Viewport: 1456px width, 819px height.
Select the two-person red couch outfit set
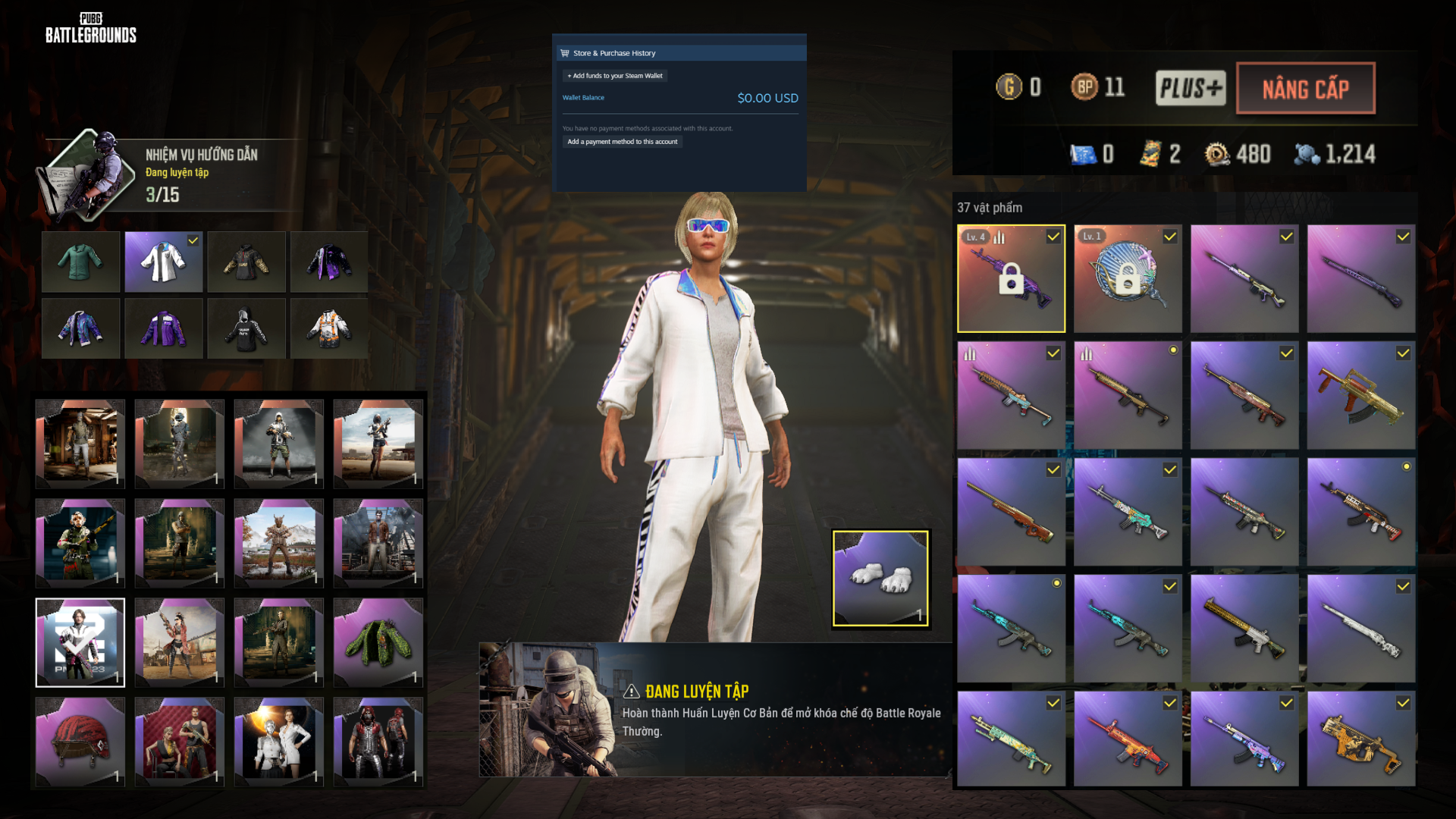[x=180, y=742]
